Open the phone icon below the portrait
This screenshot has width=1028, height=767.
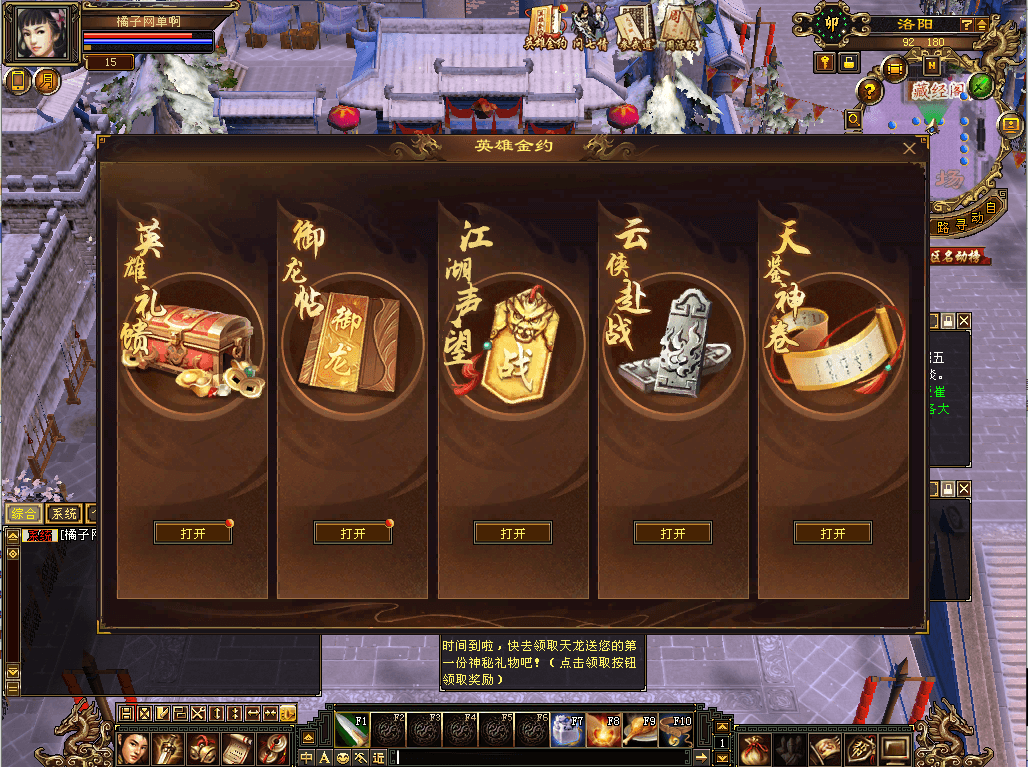coord(17,80)
